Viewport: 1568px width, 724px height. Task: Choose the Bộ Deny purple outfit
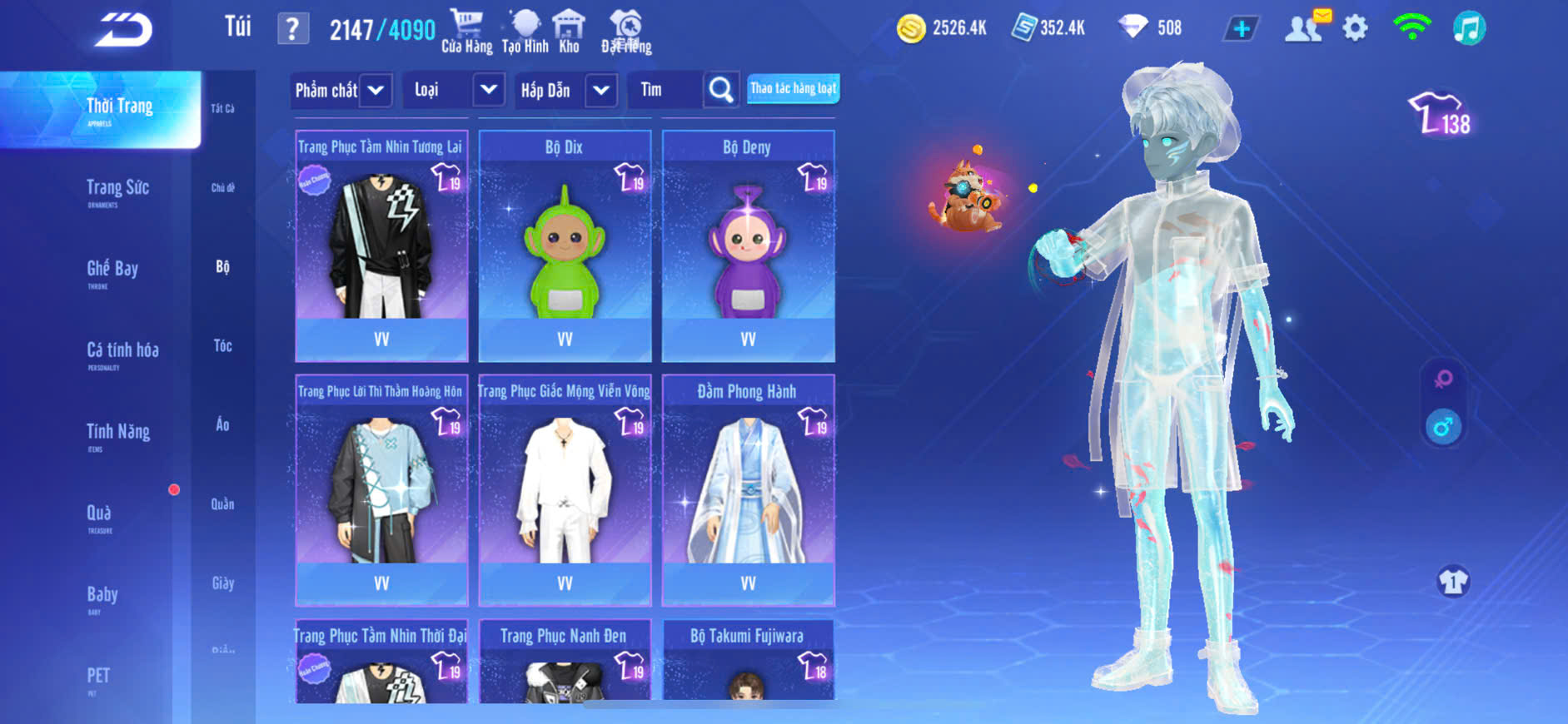point(748,245)
